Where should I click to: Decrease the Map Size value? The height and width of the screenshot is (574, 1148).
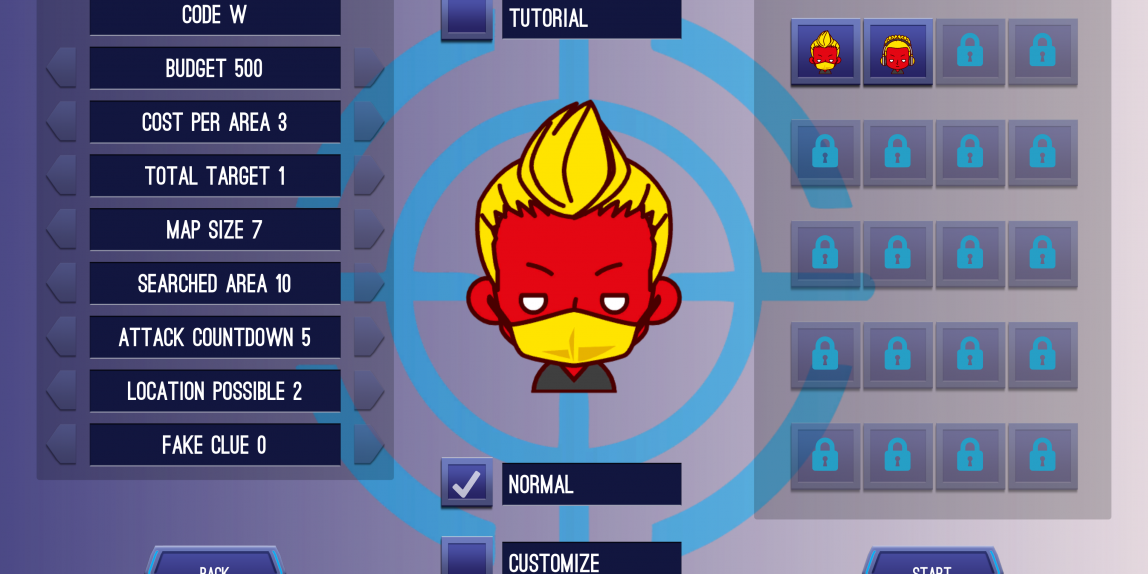[x=62, y=230]
